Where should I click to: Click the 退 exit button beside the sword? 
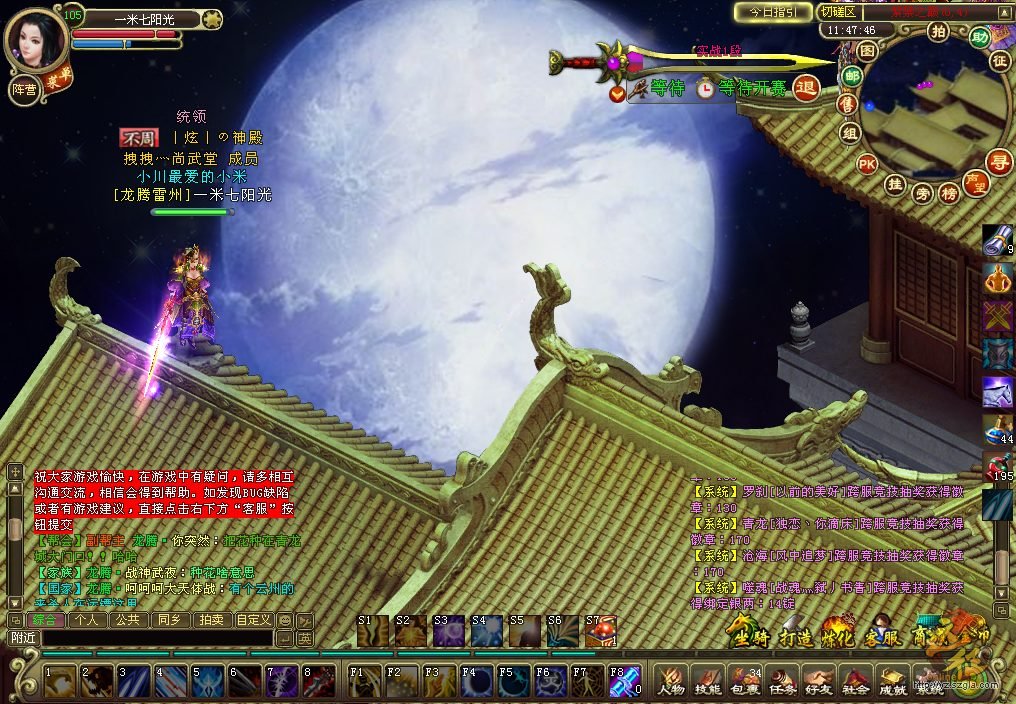coord(806,89)
